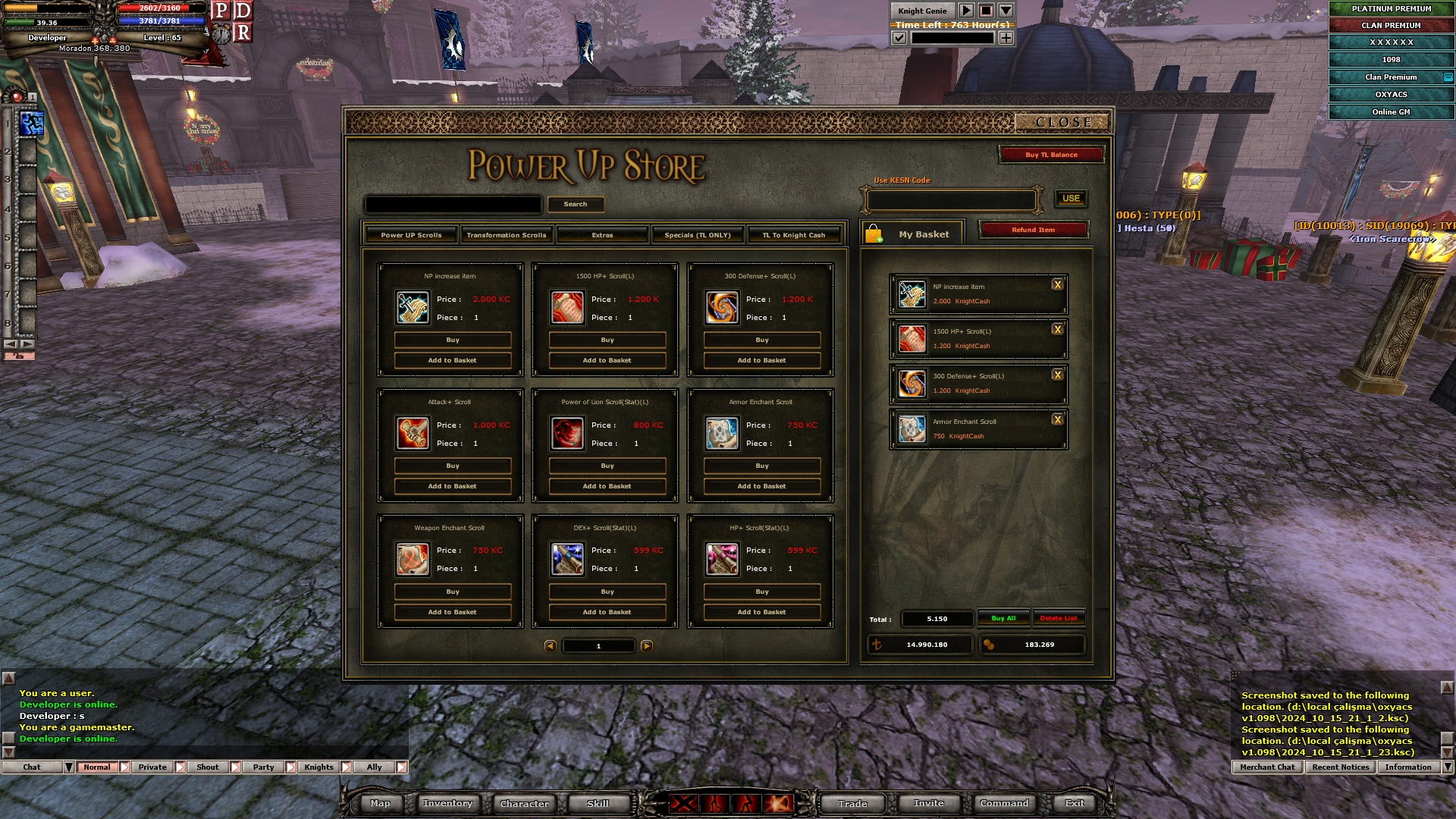Click the Search button
This screenshot has height=819, width=1456.
pyautogui.click(x=575, y=205)
